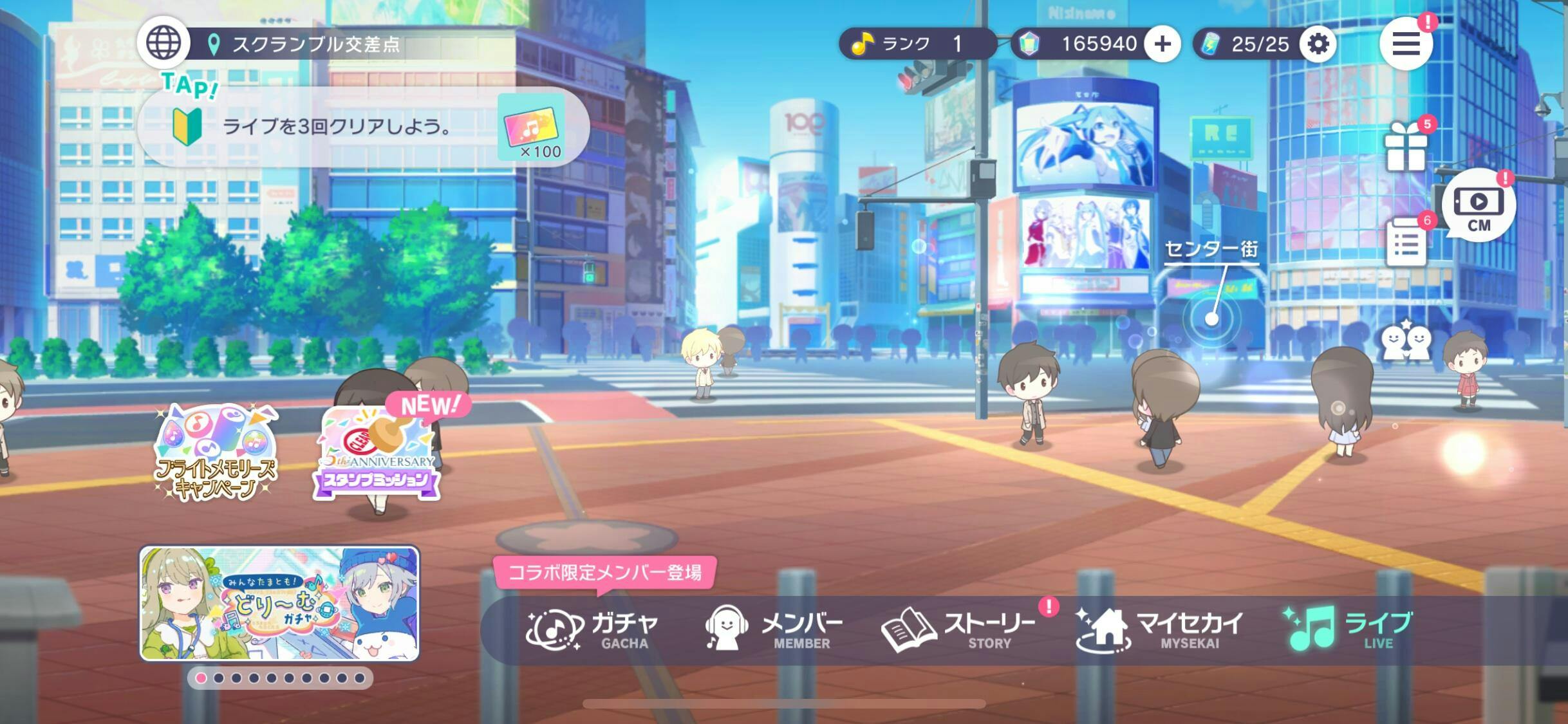Open the friends icon with two faces

pos(1406,341)
